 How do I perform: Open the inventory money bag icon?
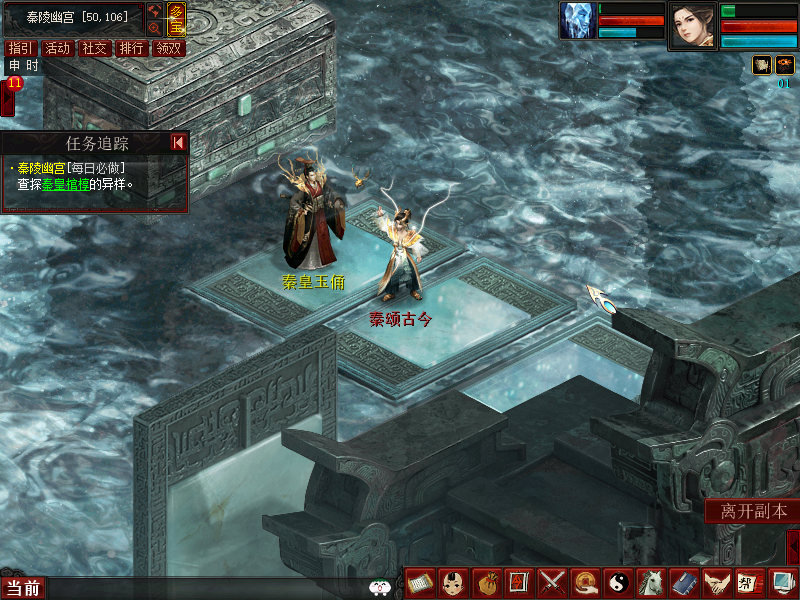coord(487,582)
